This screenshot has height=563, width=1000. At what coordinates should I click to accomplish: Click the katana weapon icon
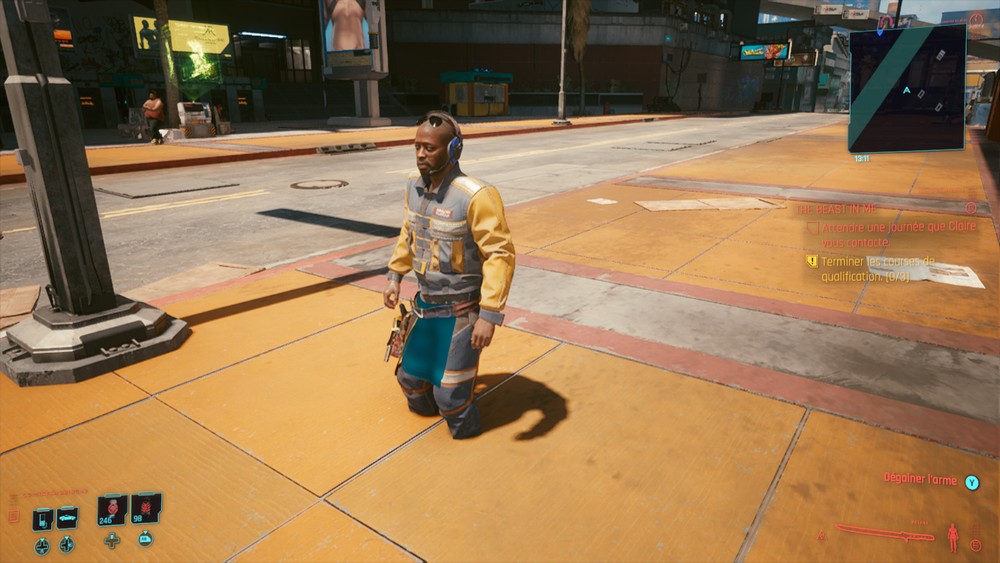coord(885,532)
